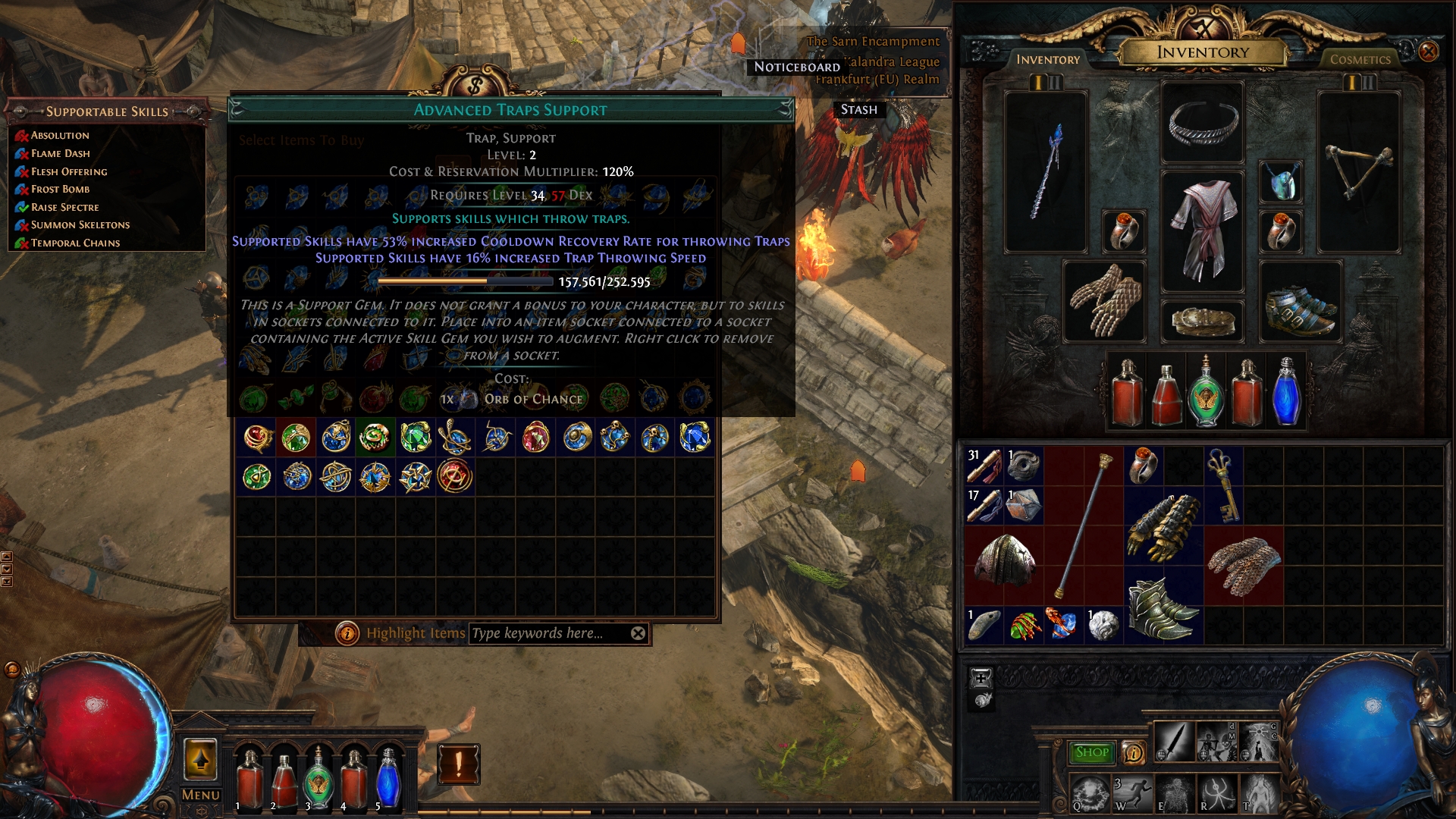Choose Temporal Chains from supportable skills list
This screenshot has width=1456, height=819.
coord(75,243)
